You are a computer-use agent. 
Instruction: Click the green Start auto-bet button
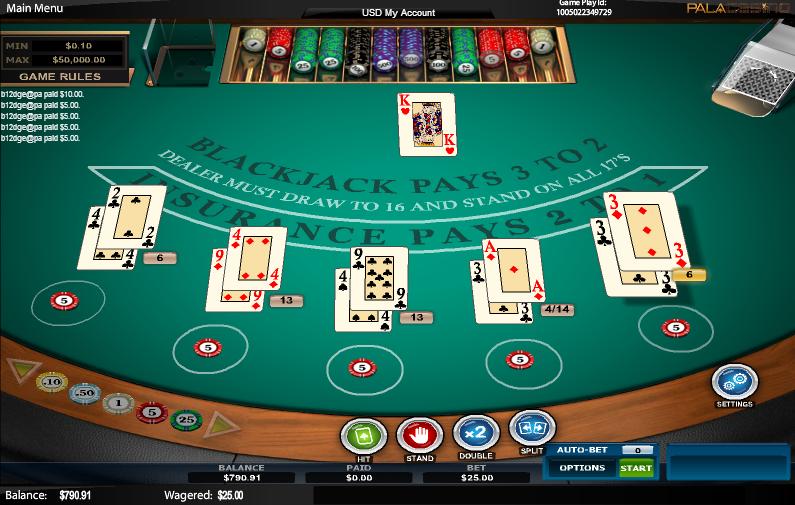636,468
